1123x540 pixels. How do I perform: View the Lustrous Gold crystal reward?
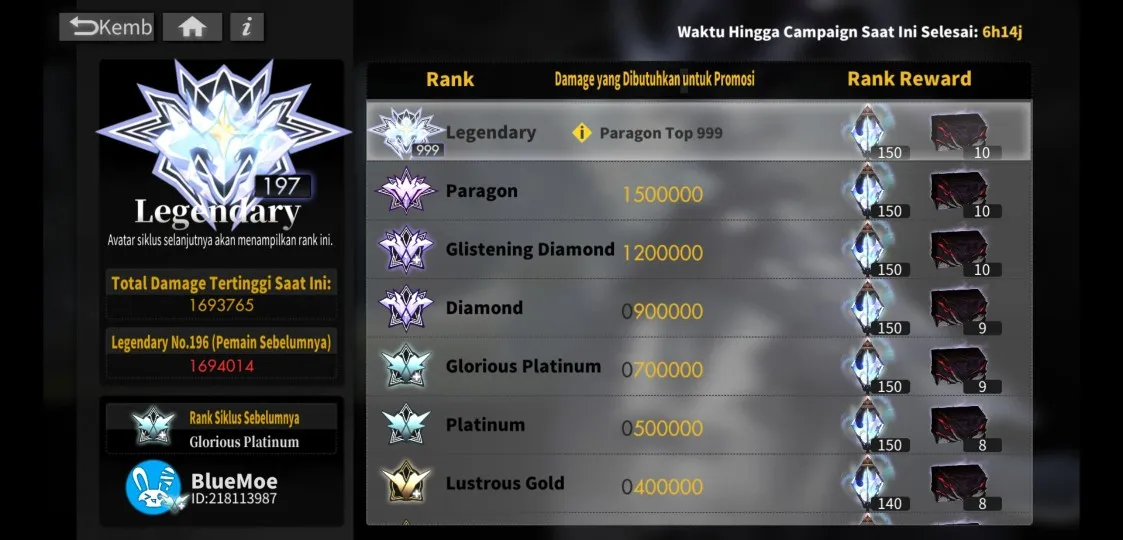pyautogui.click(x=869, y=484)
